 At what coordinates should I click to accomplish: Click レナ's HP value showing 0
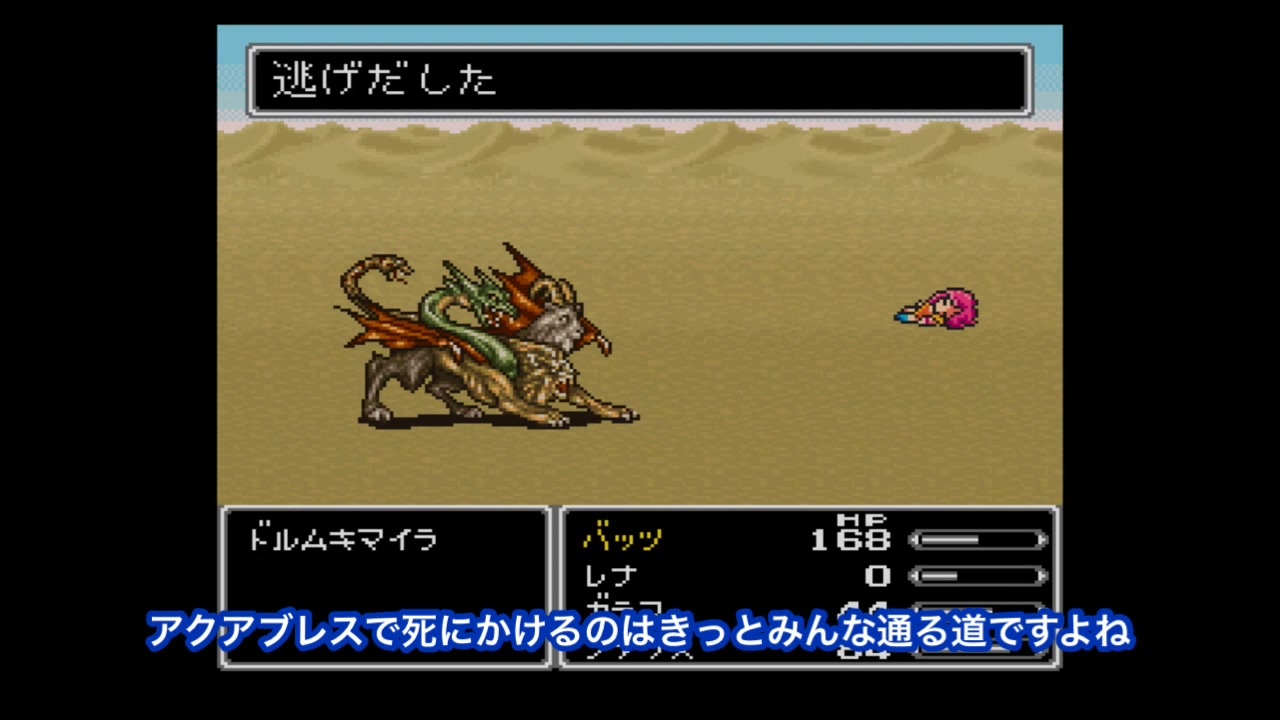(x=880, y=577)
